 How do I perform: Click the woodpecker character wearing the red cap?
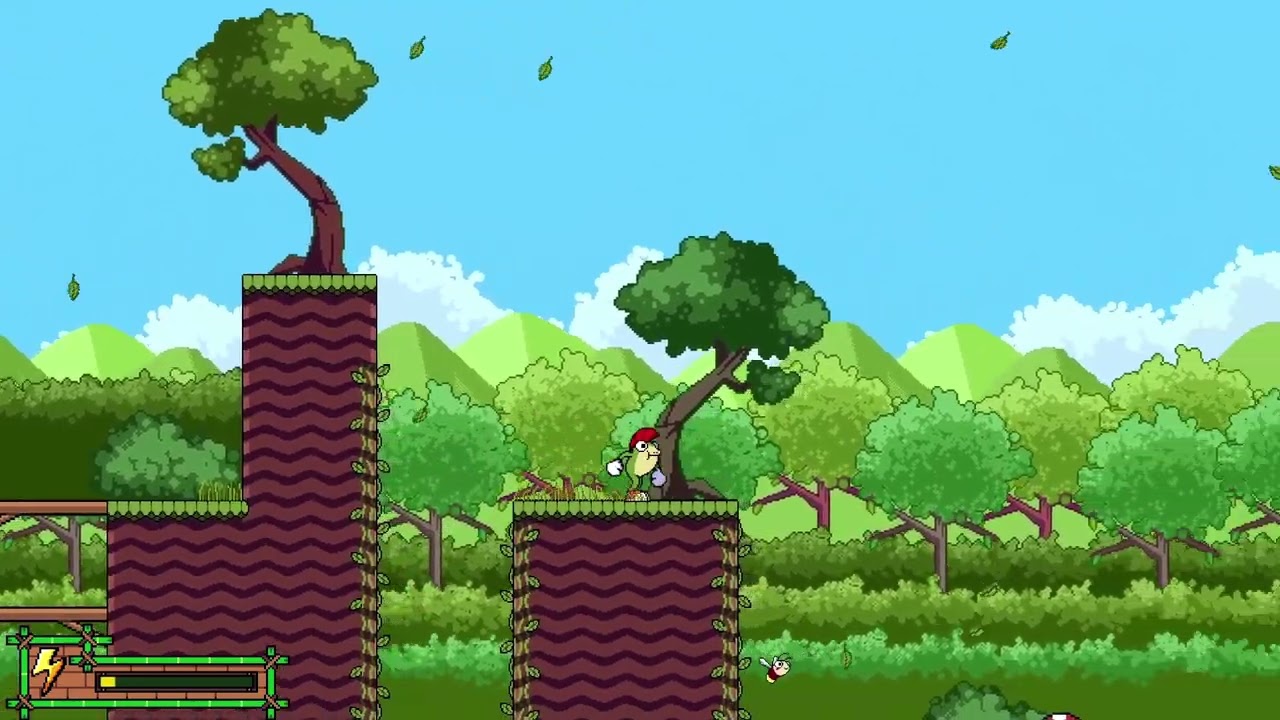pyautogui.click(x=640, y=460)
